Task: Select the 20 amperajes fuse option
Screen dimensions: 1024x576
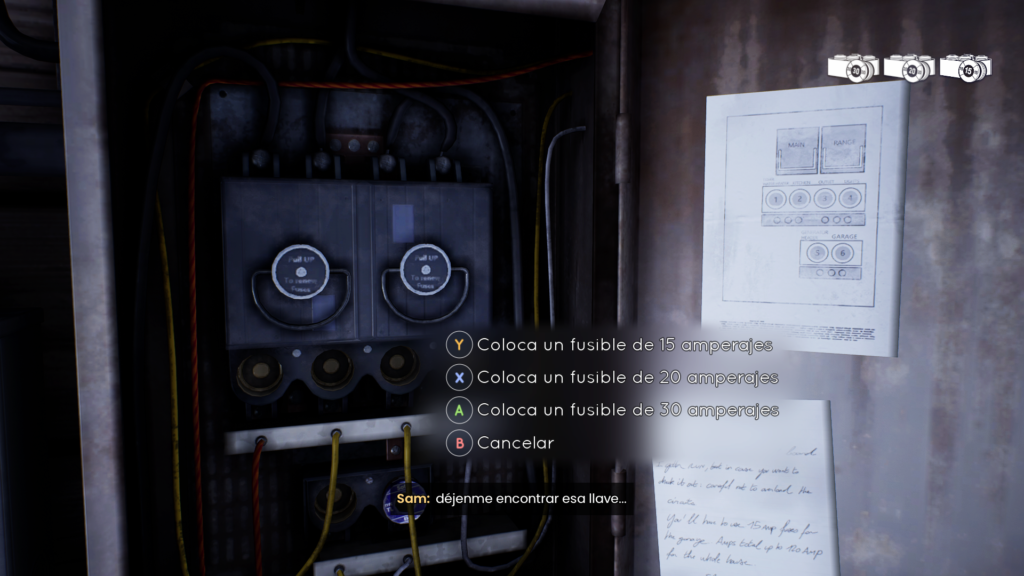Action: tap(627, 378)
